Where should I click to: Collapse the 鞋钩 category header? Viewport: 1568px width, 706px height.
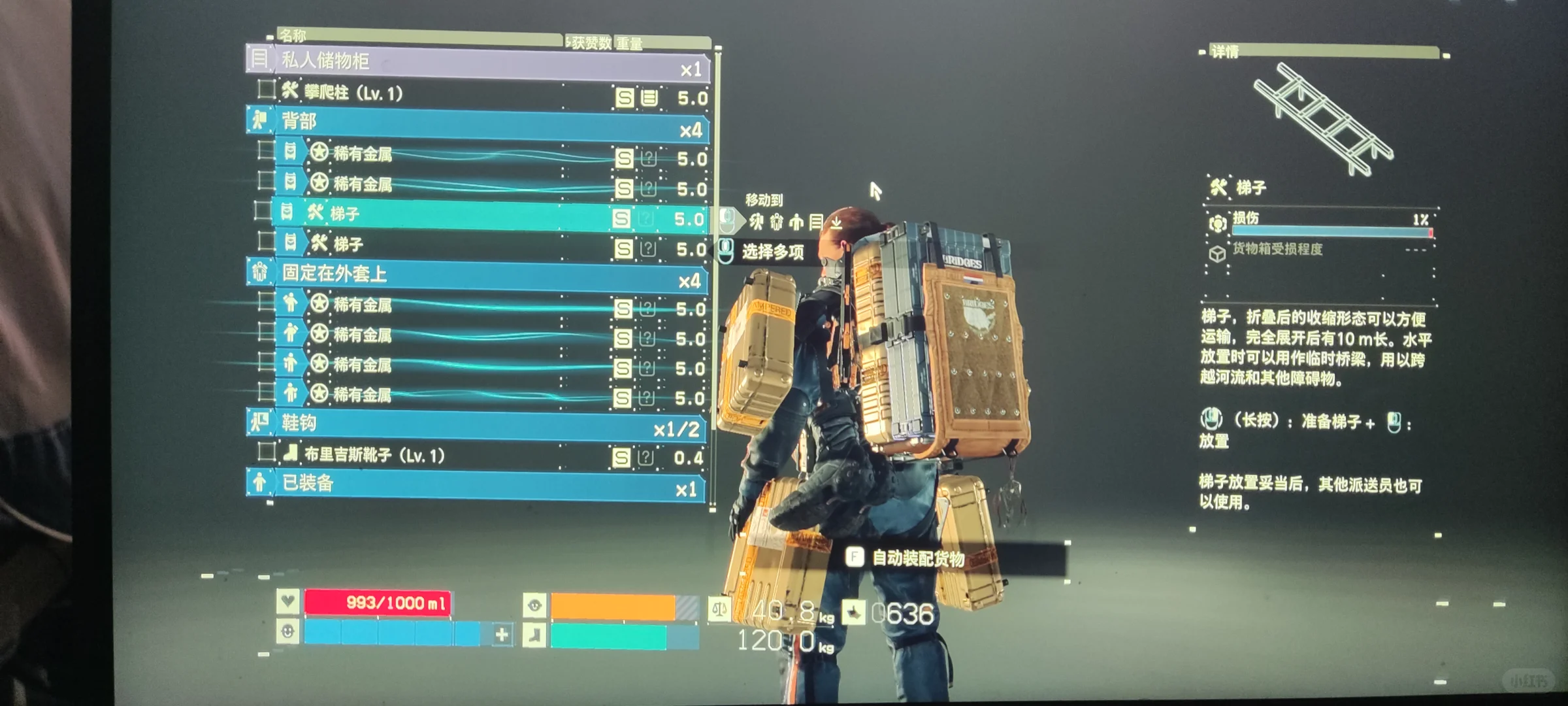477,425
